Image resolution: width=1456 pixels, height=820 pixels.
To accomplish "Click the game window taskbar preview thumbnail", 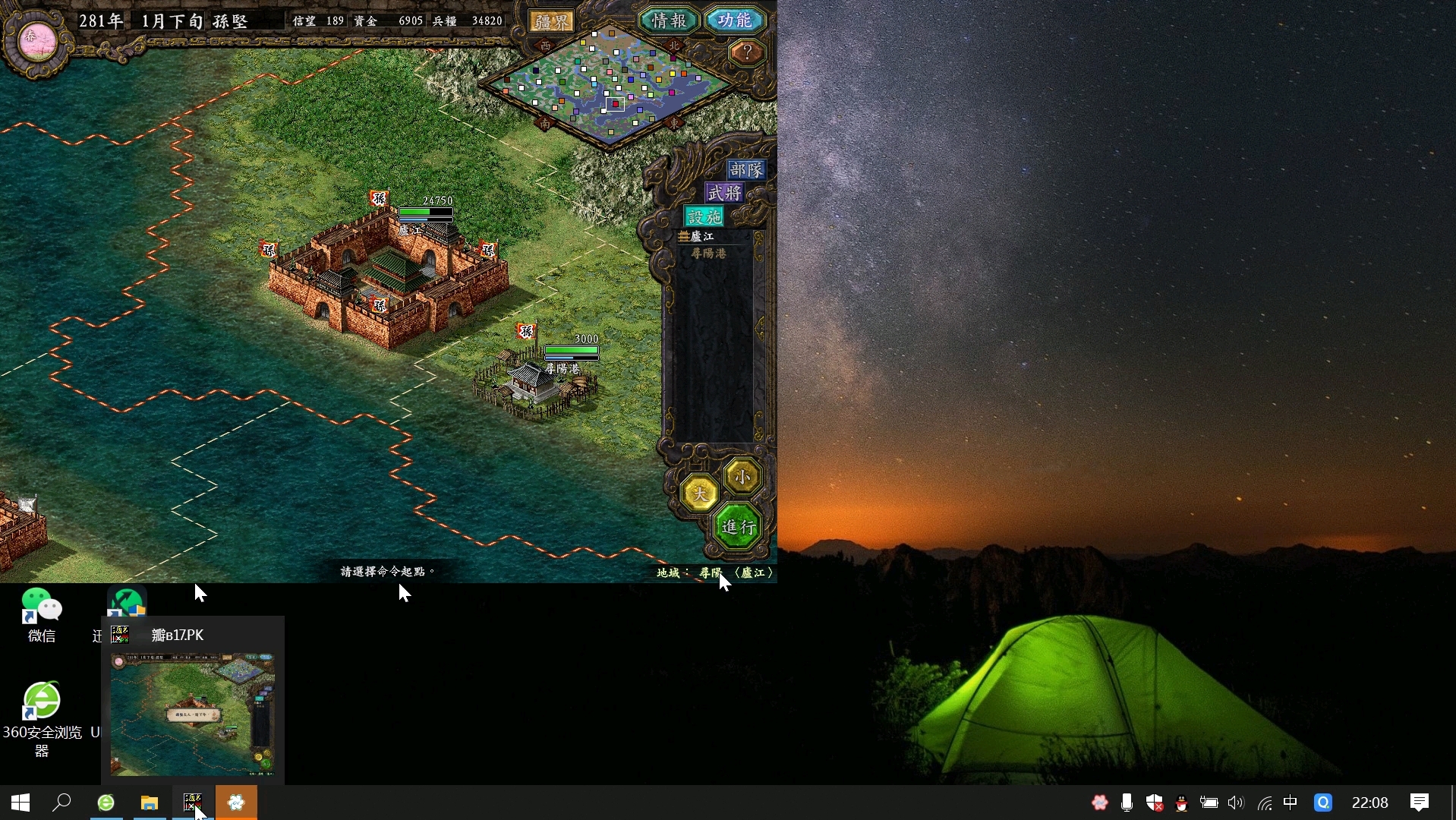I will coord(193,714).
